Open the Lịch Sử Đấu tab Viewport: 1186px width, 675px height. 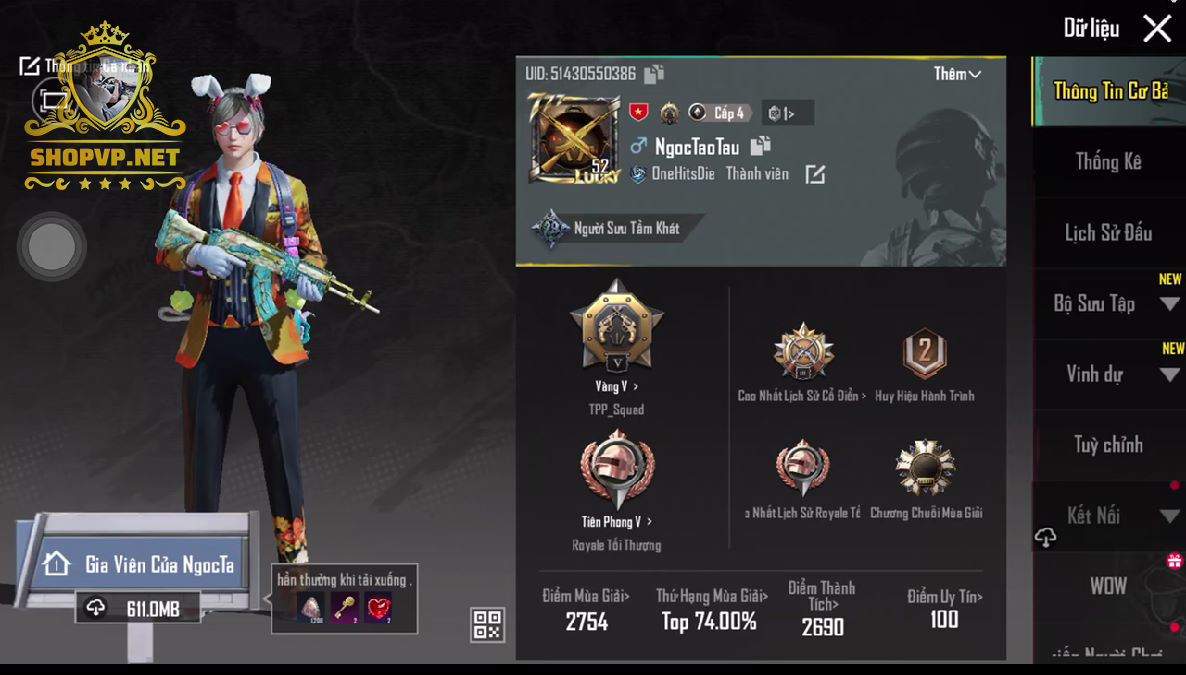[1108, 233]
